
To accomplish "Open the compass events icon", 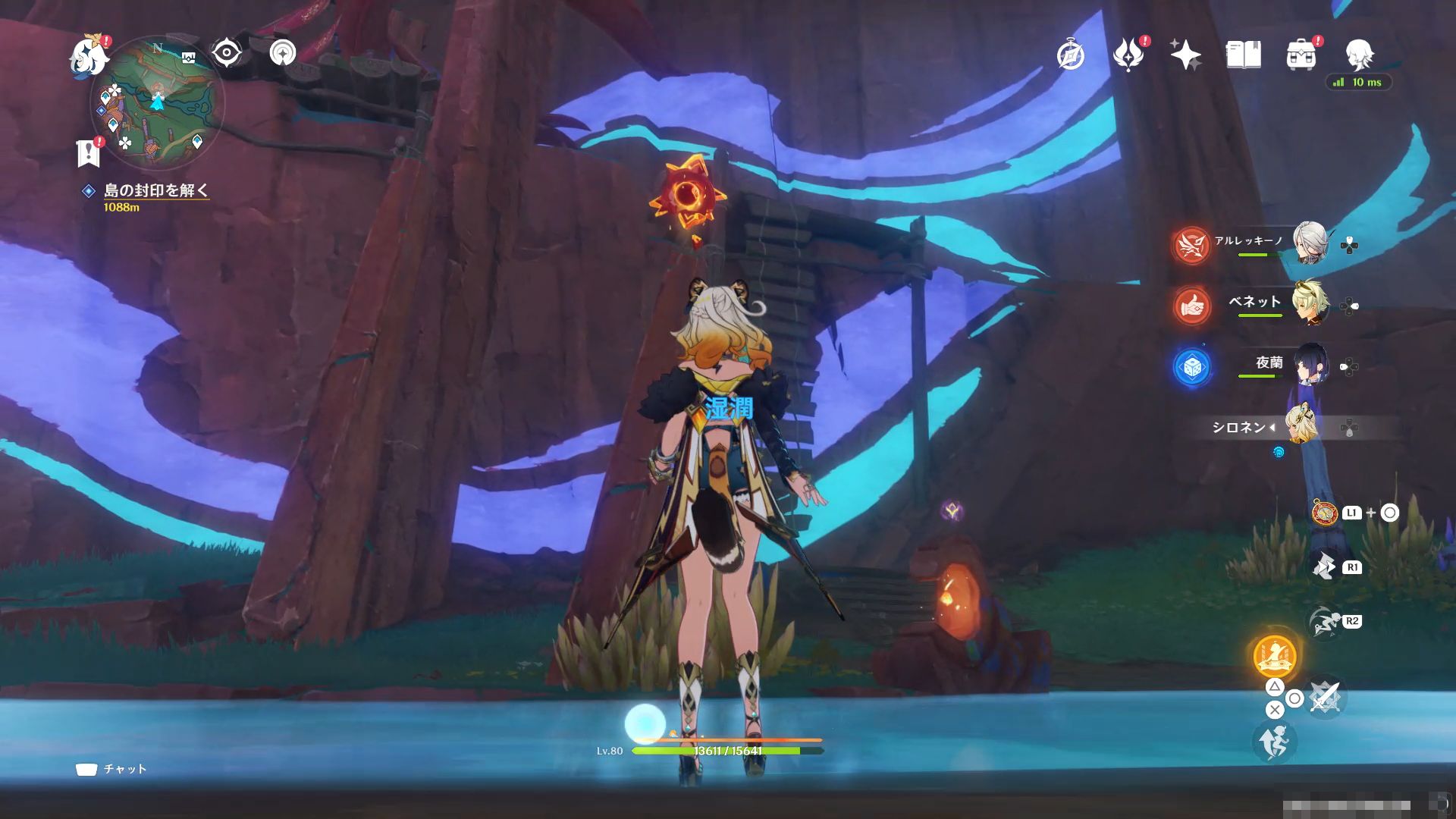I will (1071, 55).
